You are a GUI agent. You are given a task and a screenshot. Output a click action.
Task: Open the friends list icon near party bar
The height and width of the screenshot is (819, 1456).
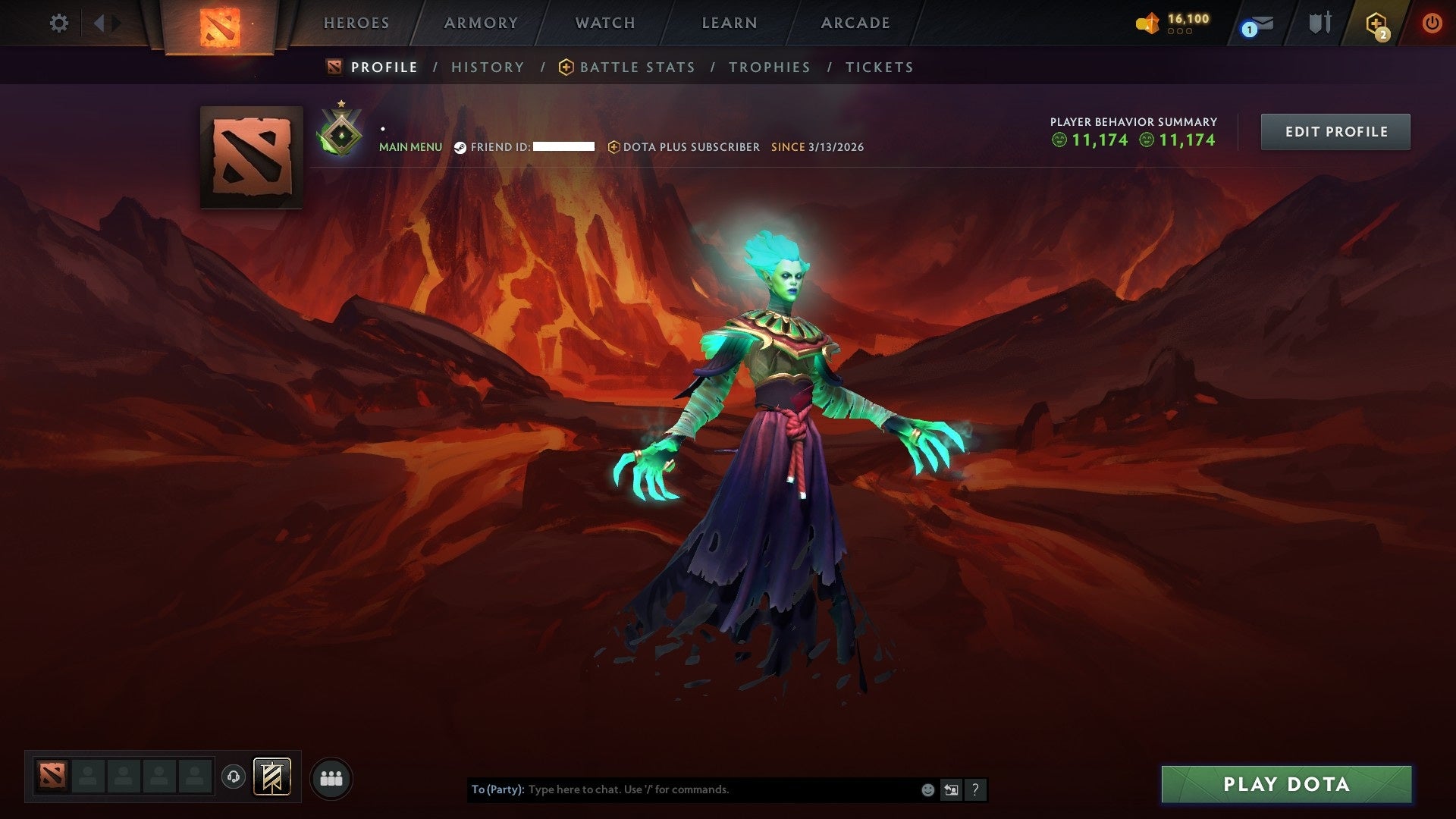point(331,777)
